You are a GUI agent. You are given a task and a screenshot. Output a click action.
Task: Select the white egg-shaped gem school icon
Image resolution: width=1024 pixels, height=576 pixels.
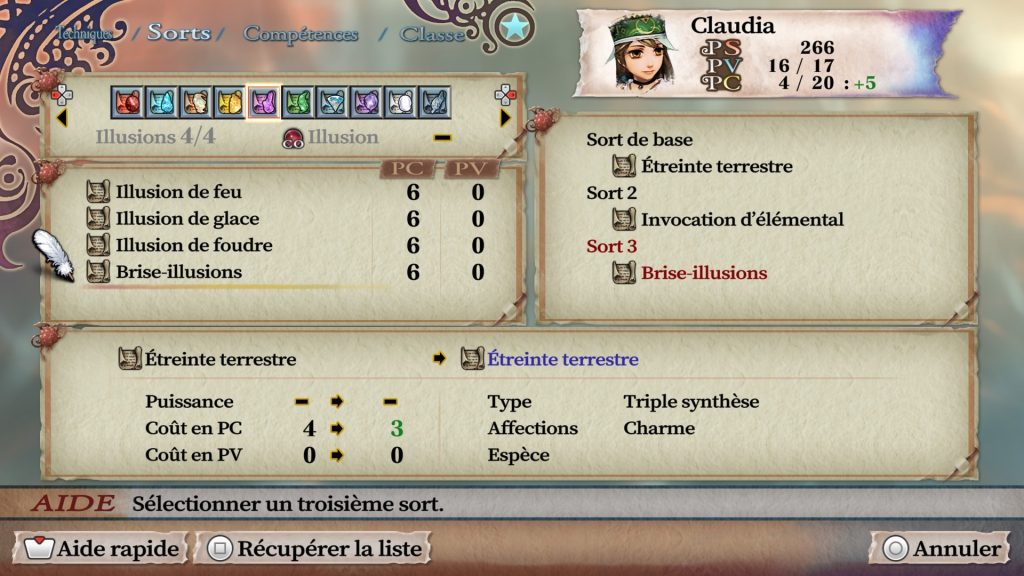click(x=399, y=101)
